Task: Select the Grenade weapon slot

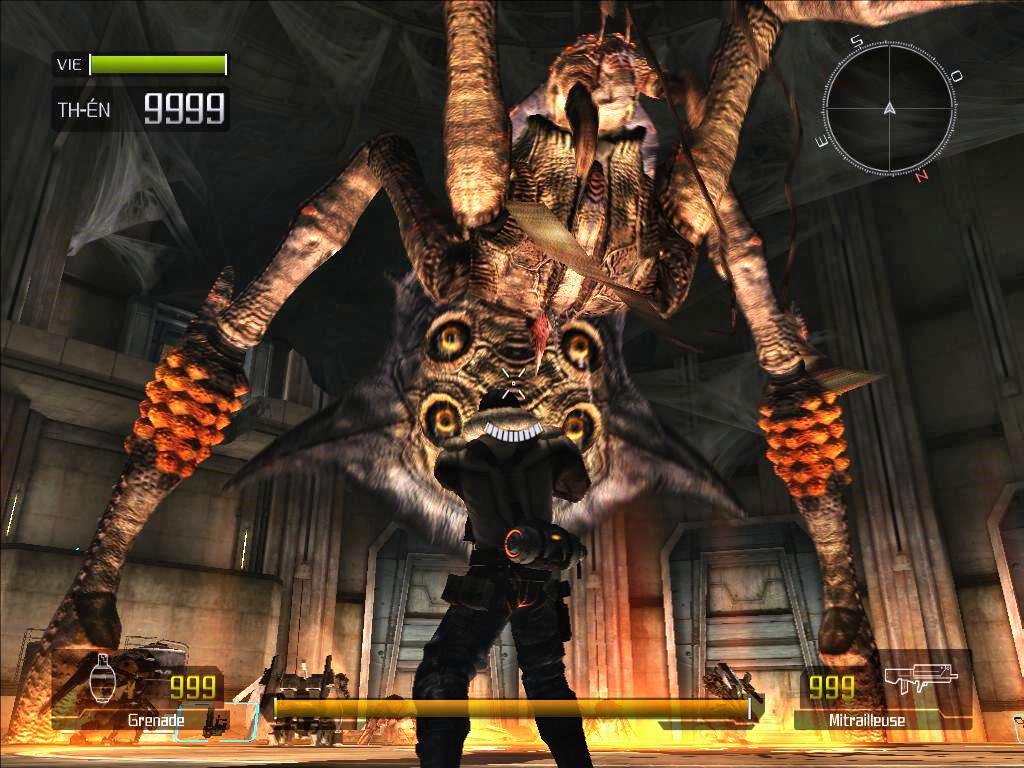Action: tap(138, 692)
